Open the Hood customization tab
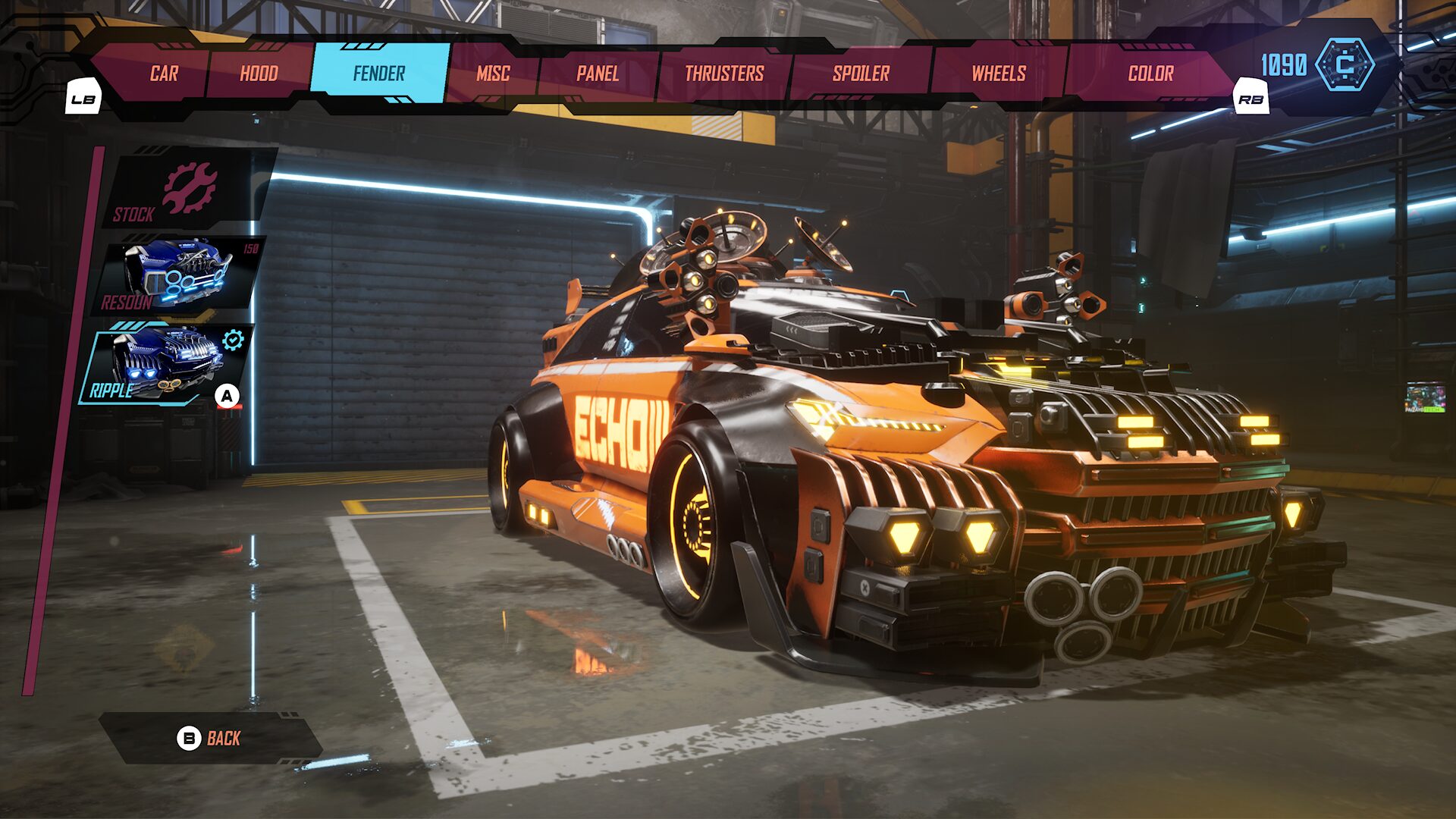This screenshot has width=1456, height=819. (x=259, y=73)
